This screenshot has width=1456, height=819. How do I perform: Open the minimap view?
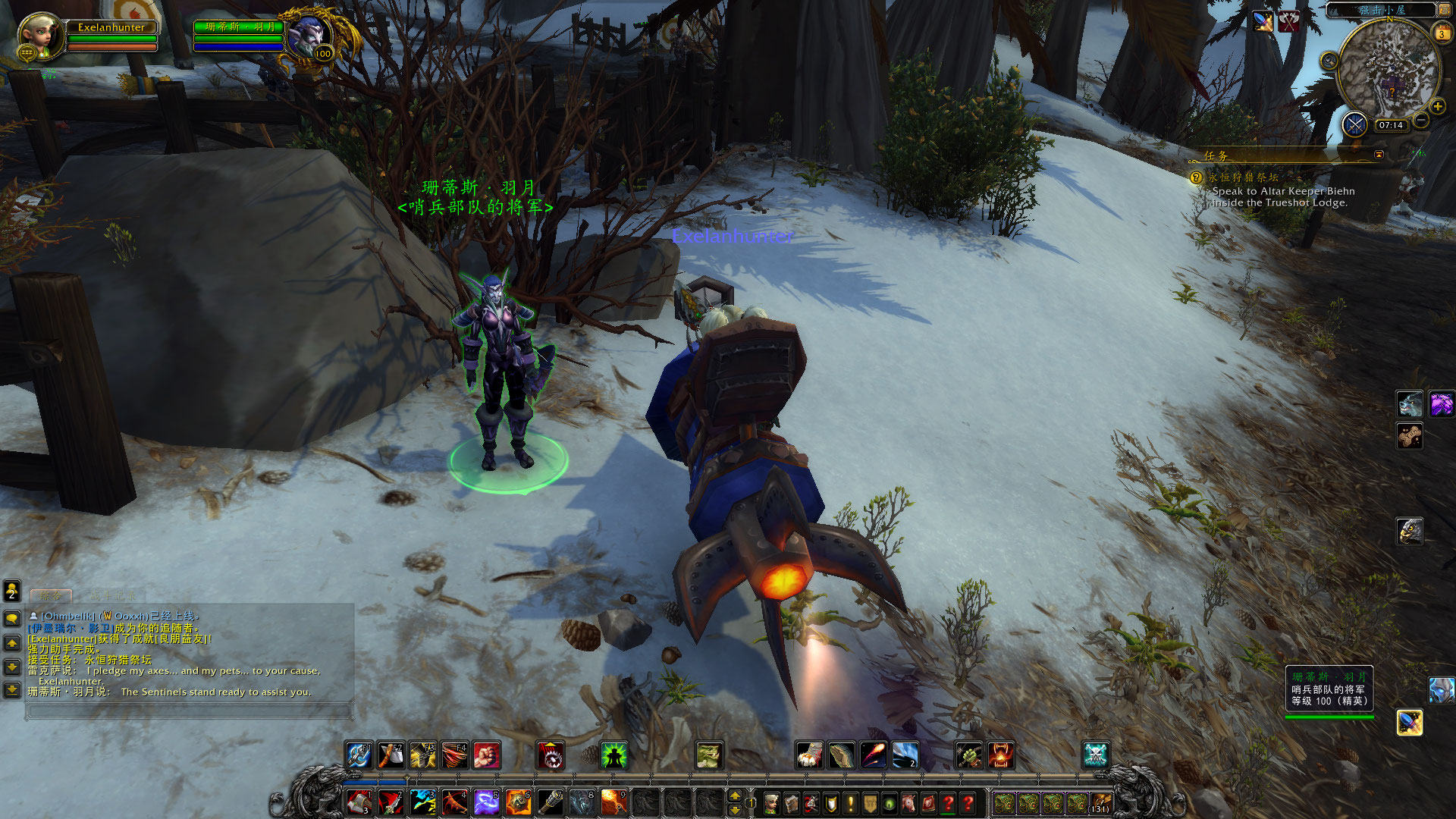[x=1389, y=71]
